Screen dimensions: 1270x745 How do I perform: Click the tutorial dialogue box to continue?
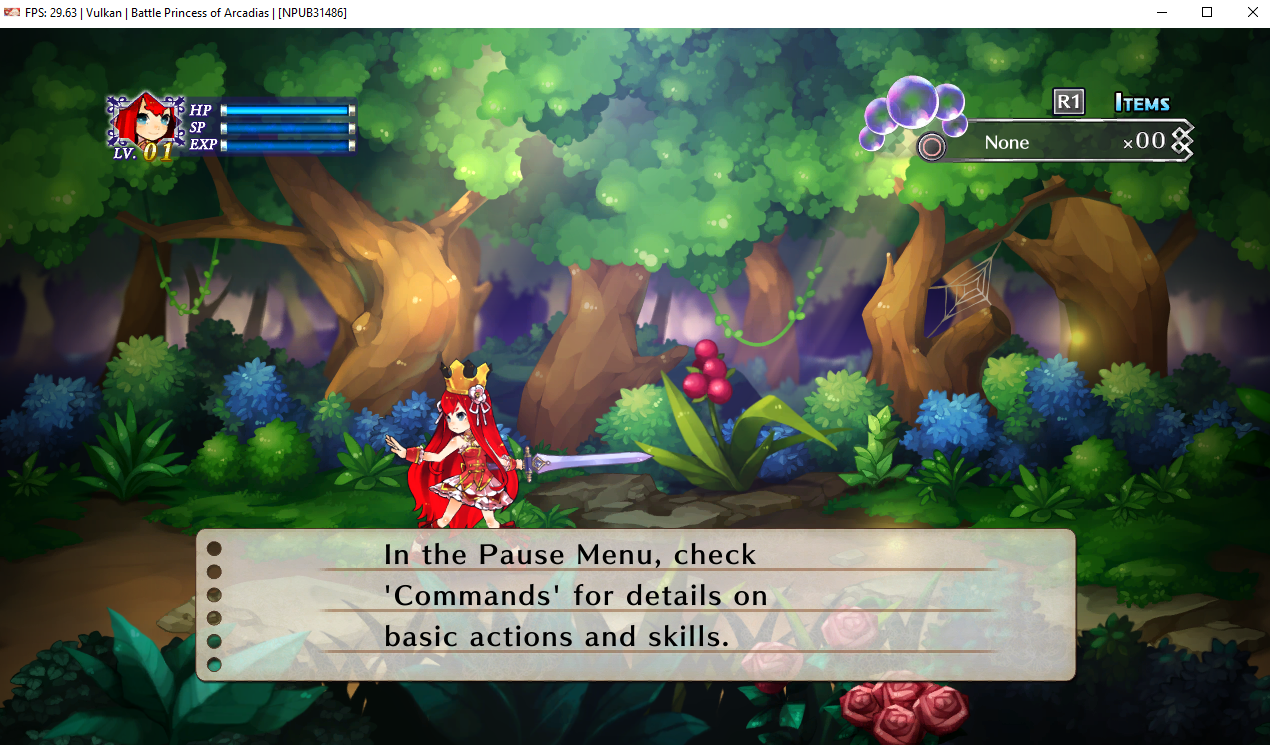(x=635, y=605)
